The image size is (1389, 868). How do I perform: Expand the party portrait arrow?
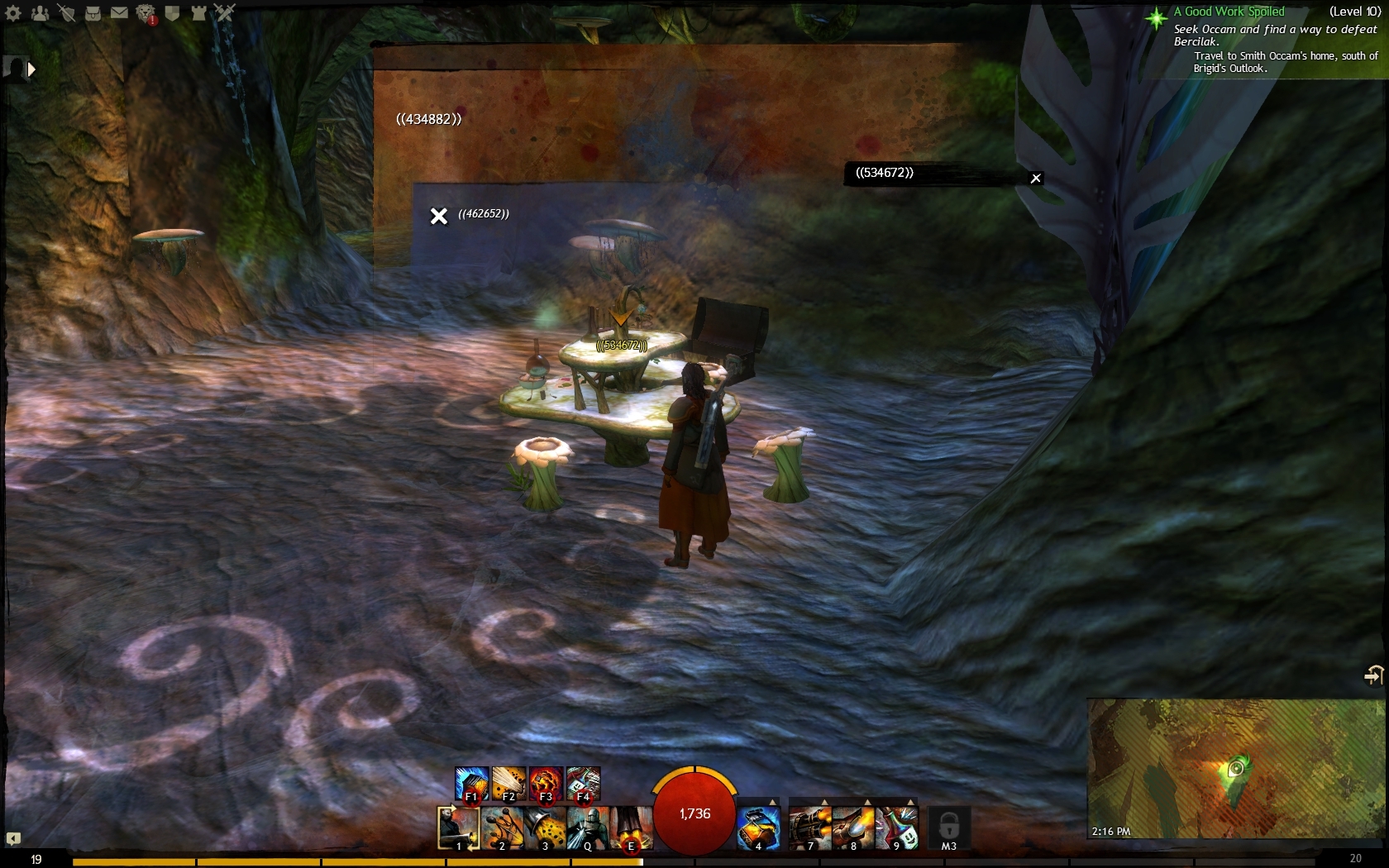[31, 69]
